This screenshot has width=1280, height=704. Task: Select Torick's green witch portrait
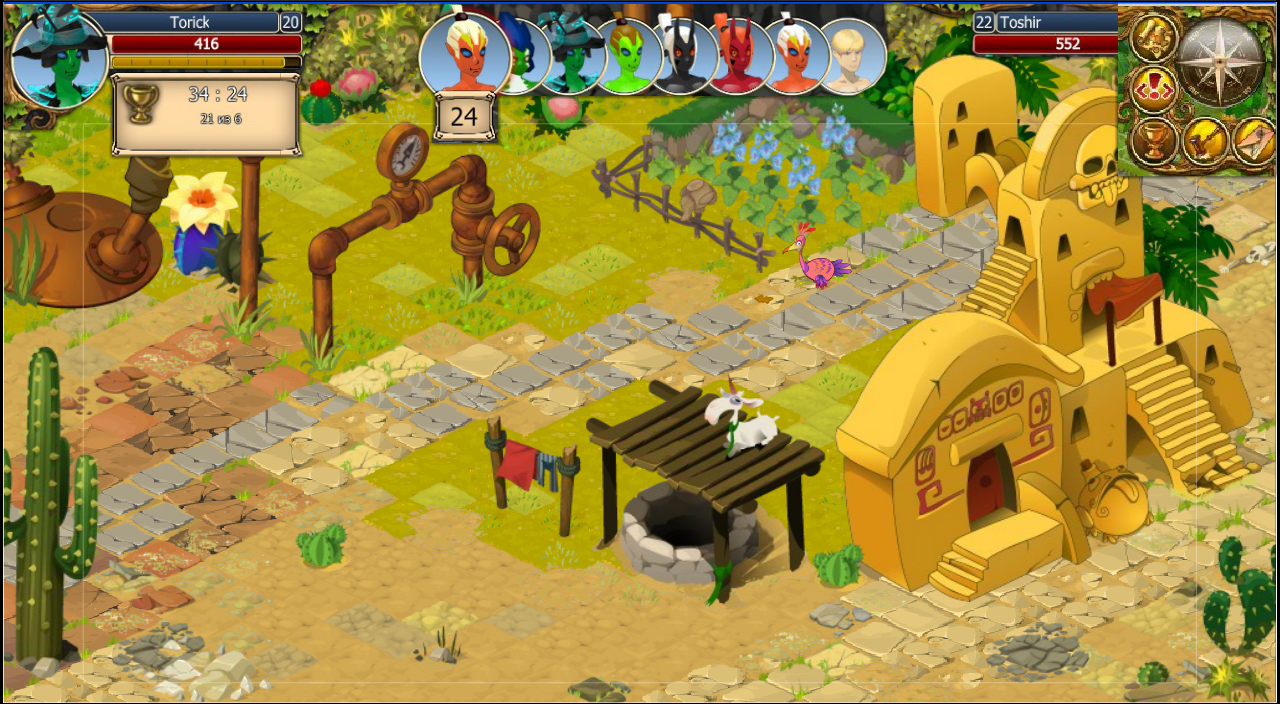[x=59, y=58]
